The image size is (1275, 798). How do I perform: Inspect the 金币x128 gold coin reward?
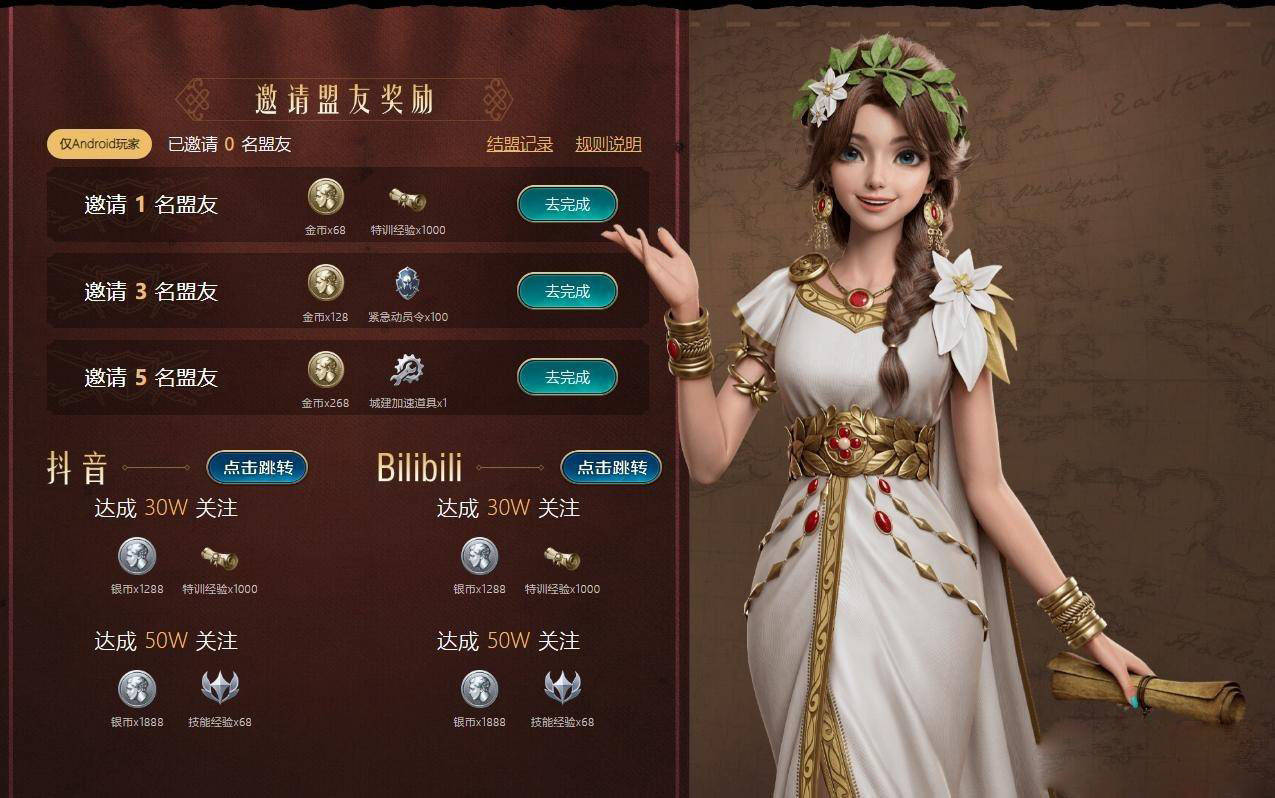pos(325,283)
